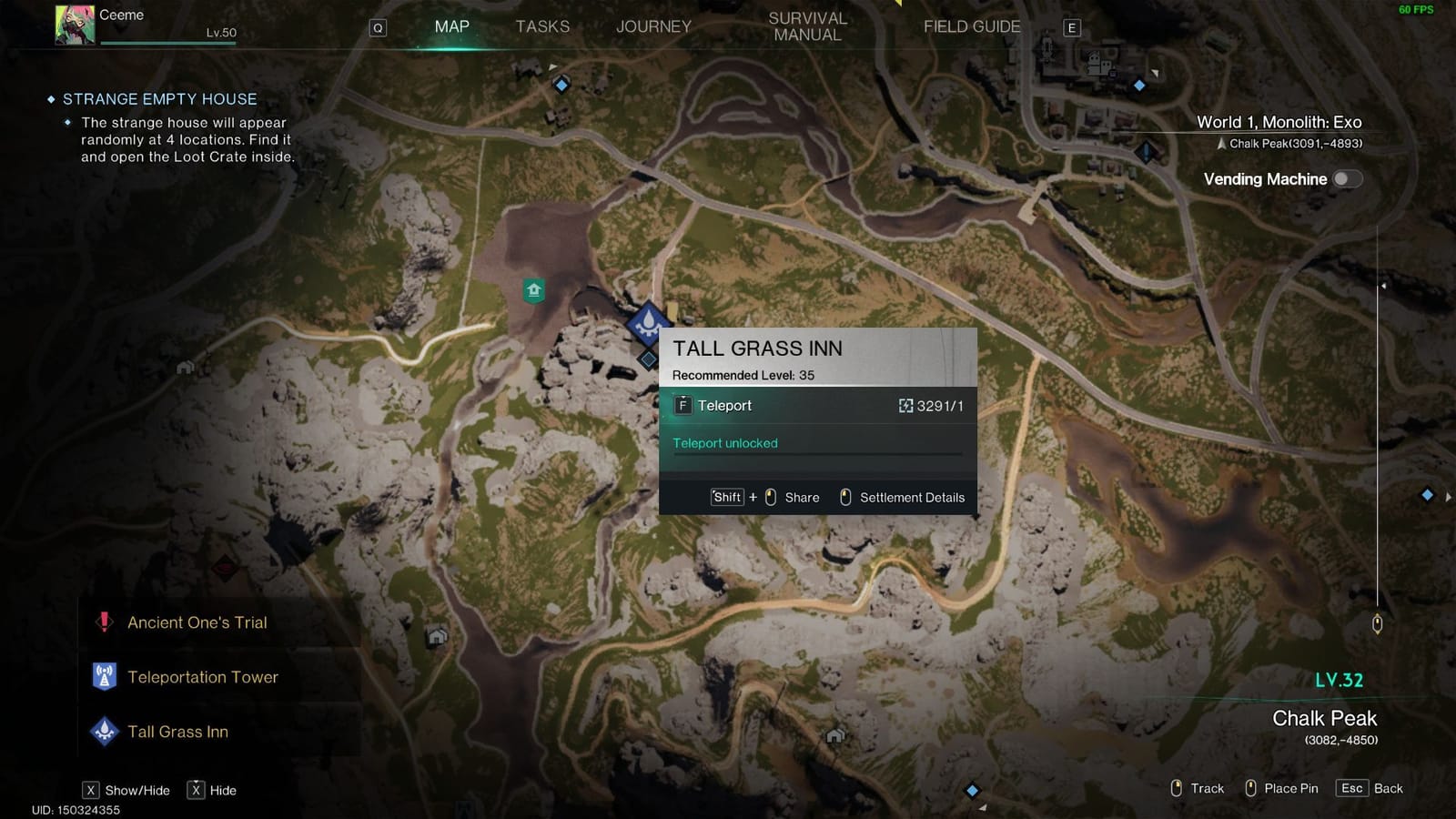Select the Map tab
The height and width of the screenshot is (819, 1456).
452,26
